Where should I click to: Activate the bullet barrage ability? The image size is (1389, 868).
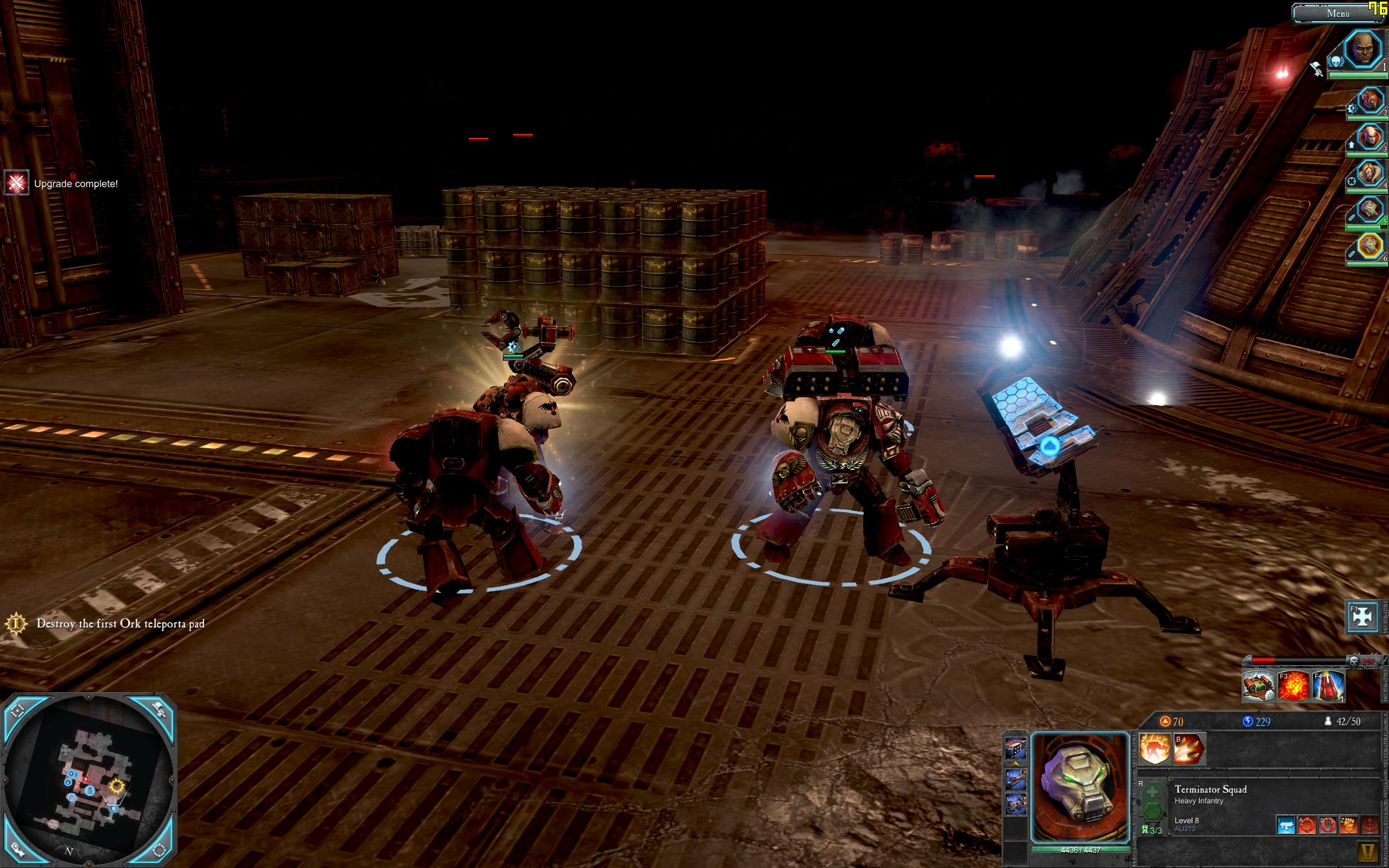coord(1189,749)
